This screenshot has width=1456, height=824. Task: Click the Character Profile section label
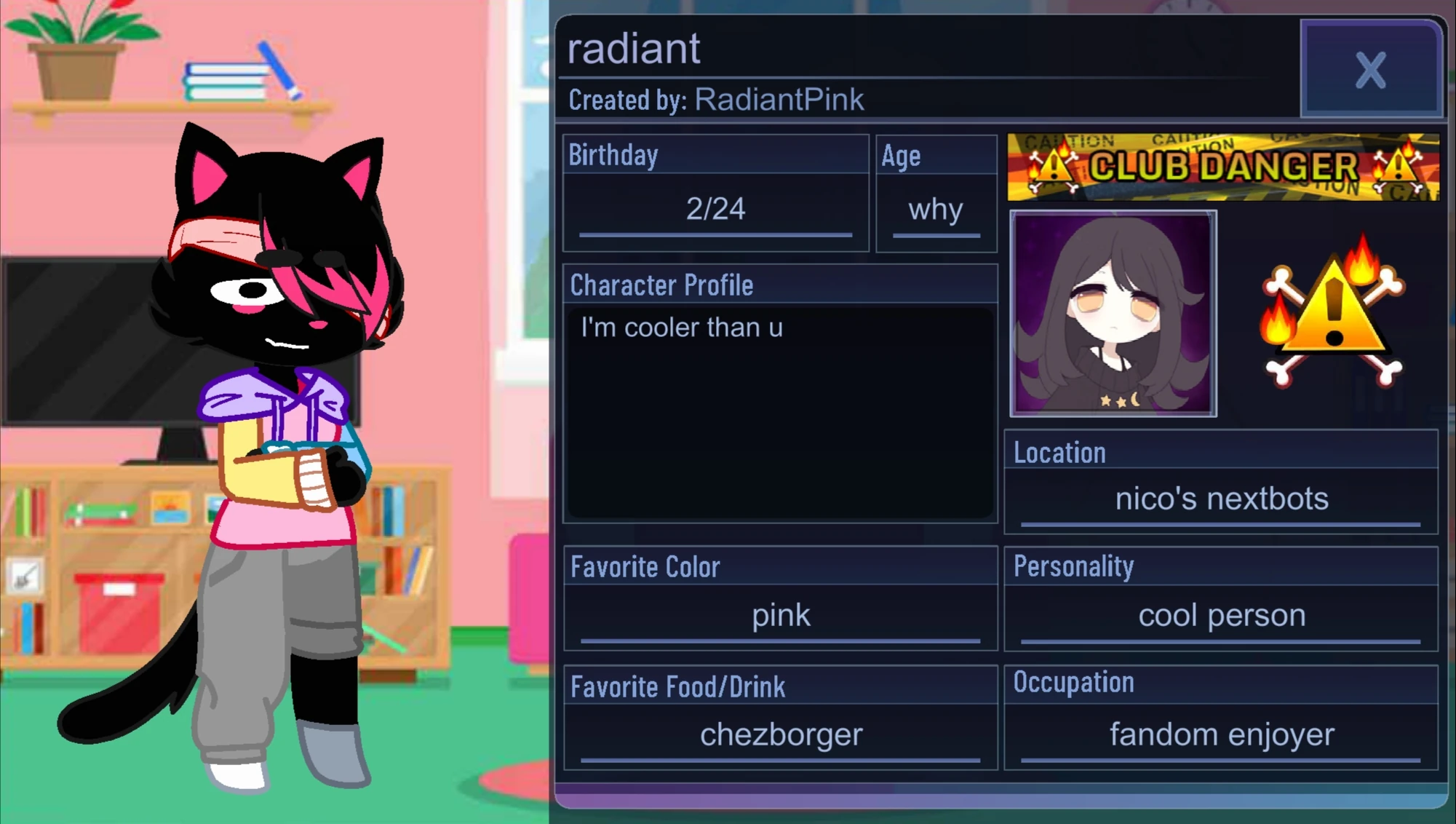click(661, 285)
